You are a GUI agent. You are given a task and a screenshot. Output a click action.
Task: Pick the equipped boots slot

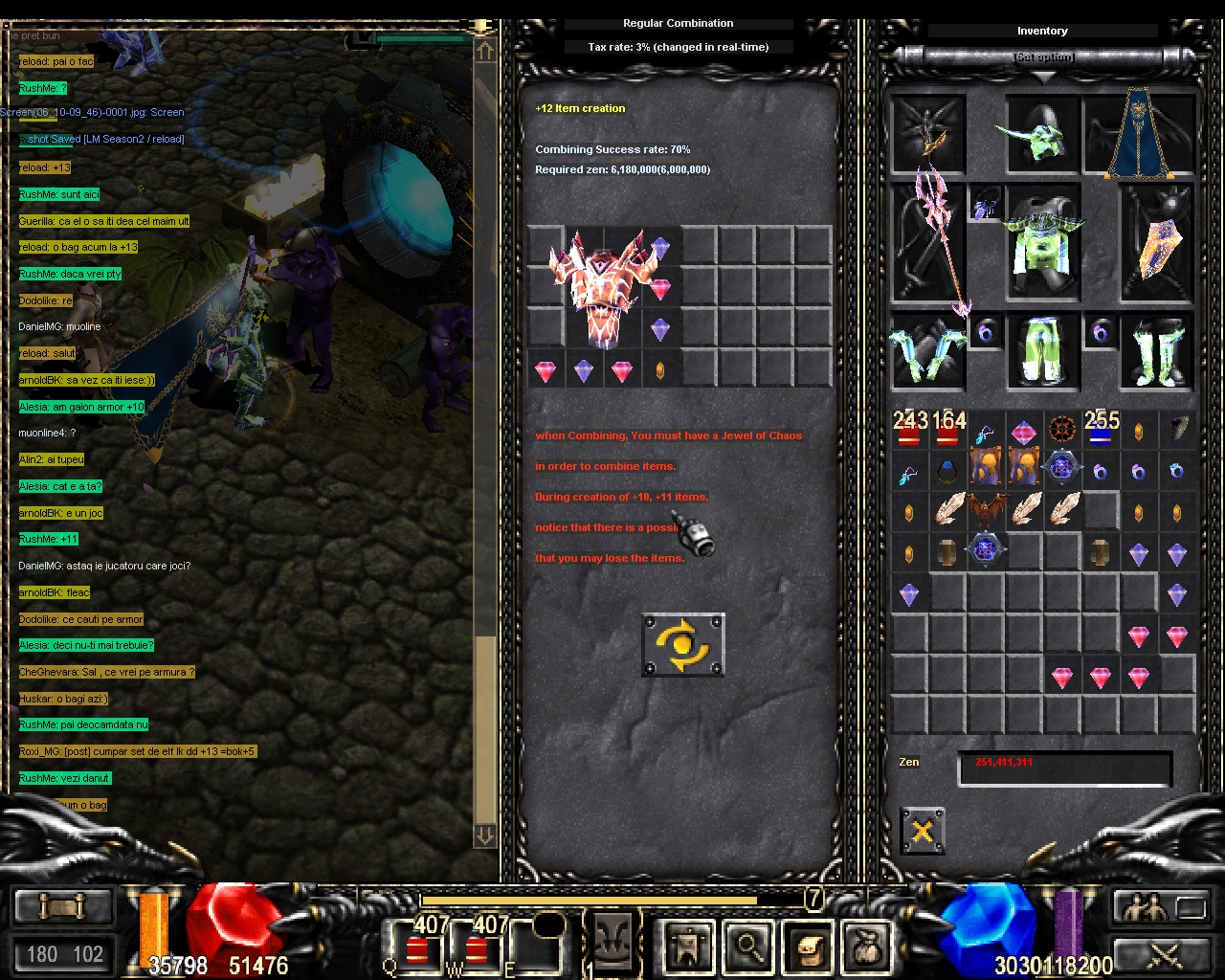[x=1157, y=351]
